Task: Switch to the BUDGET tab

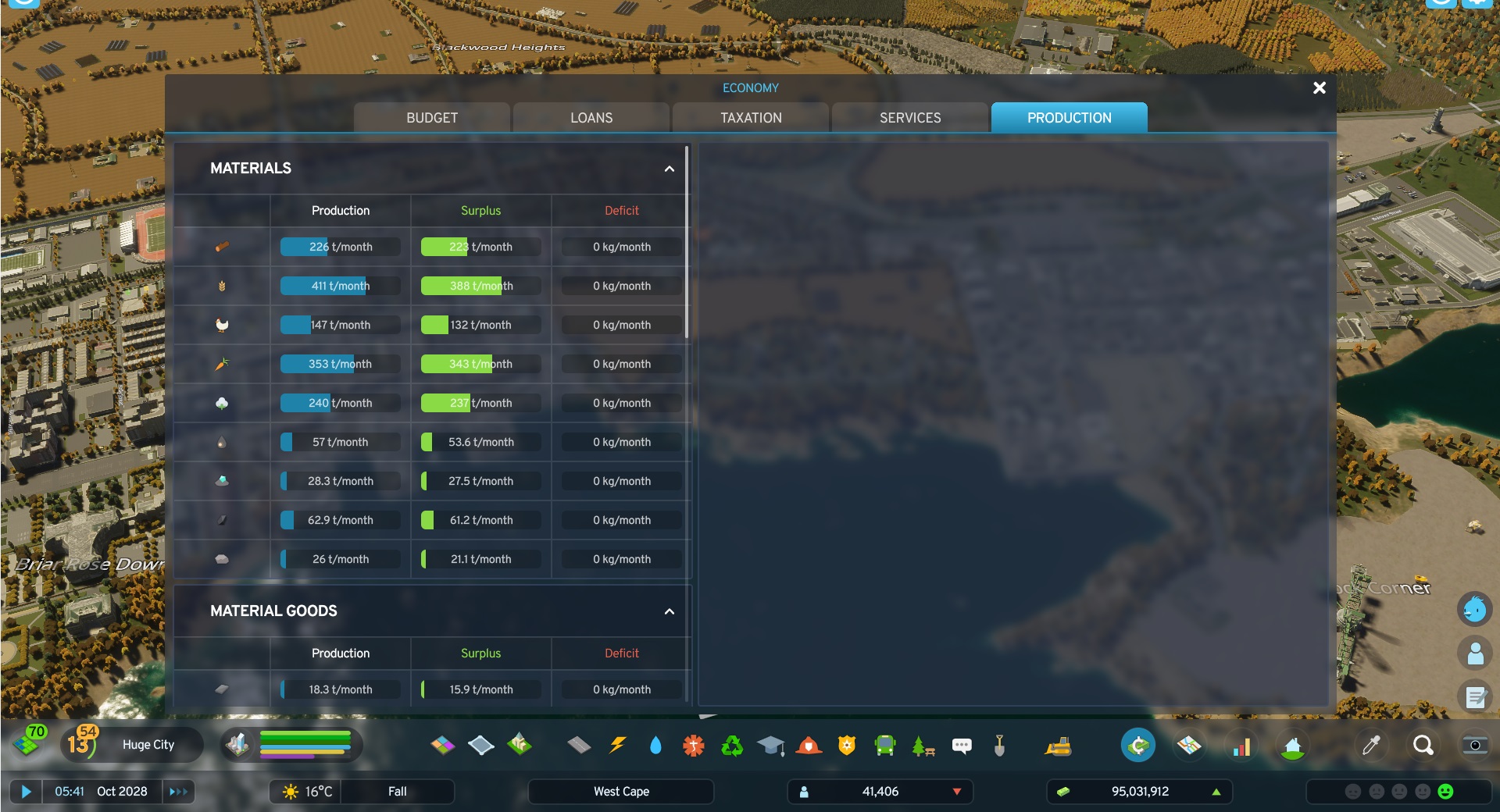Action: pyautogui.click(x=431, y=117)
